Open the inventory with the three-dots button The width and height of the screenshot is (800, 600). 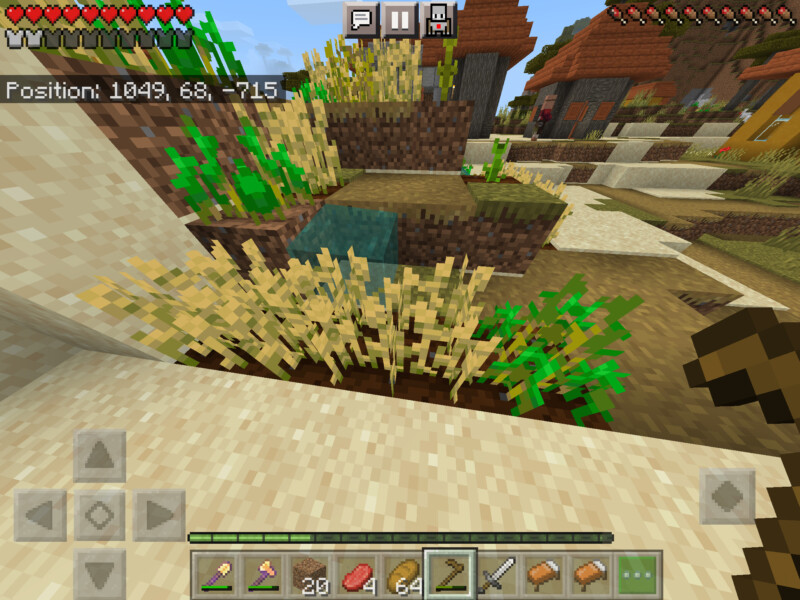coord(638,576)
